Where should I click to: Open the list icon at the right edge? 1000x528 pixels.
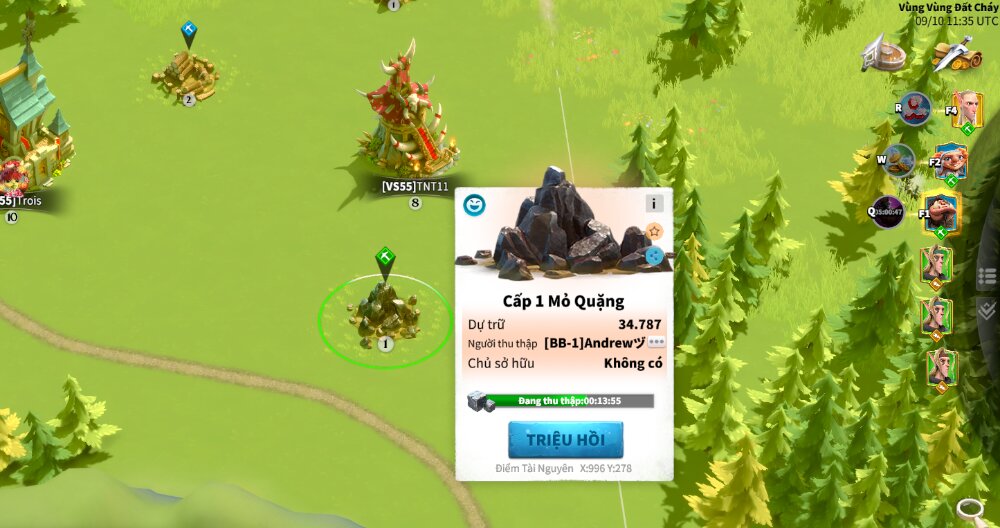pyautogui.click(x=987, y=276)
